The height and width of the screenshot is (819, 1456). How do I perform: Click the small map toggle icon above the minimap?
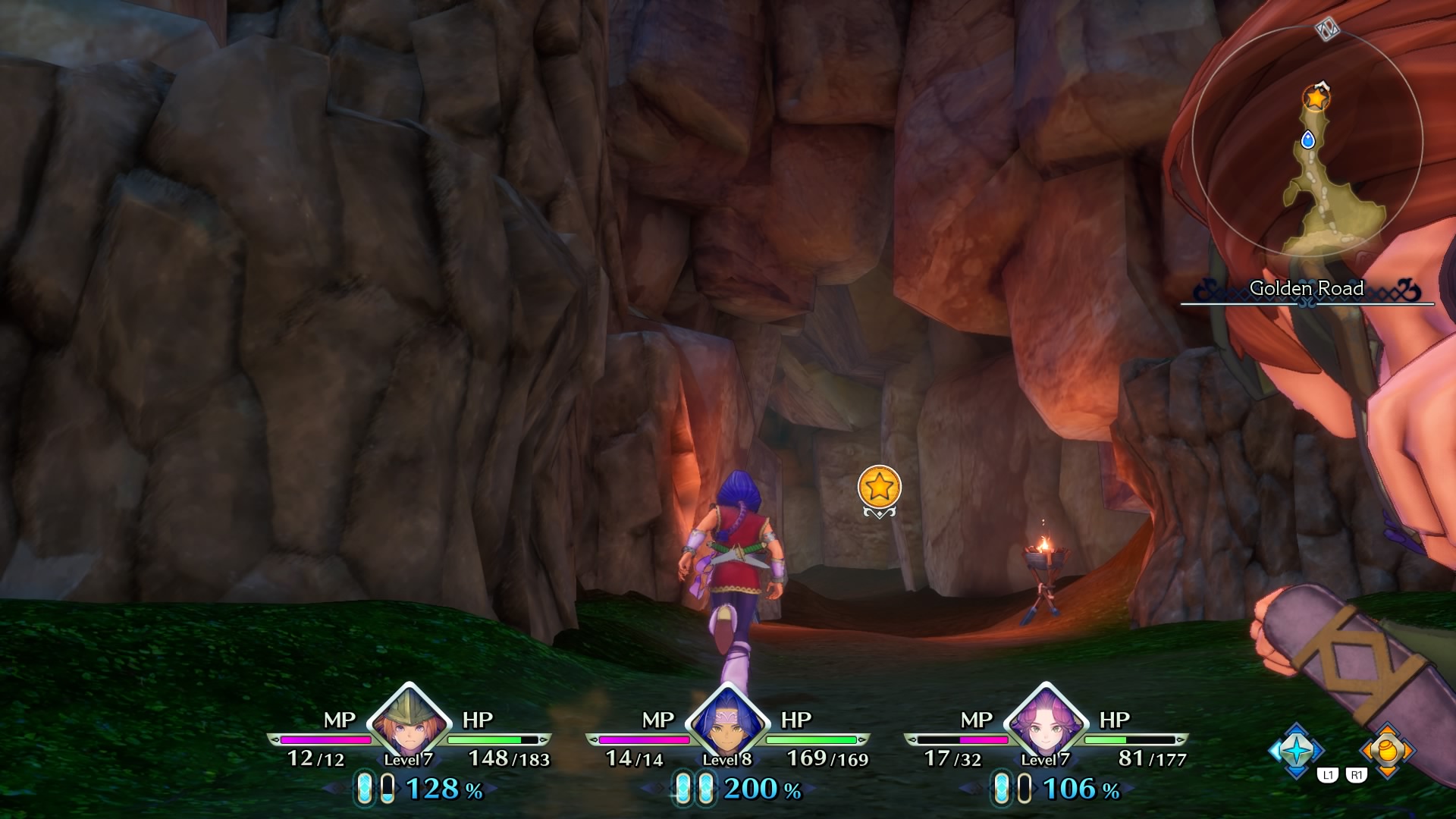1327,30
